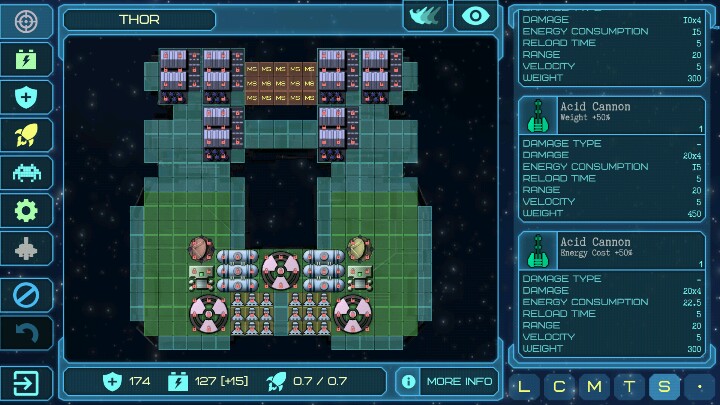
Task: Select Acid Cannon with Energy Cost +50%
Action: tap(612, 249)
